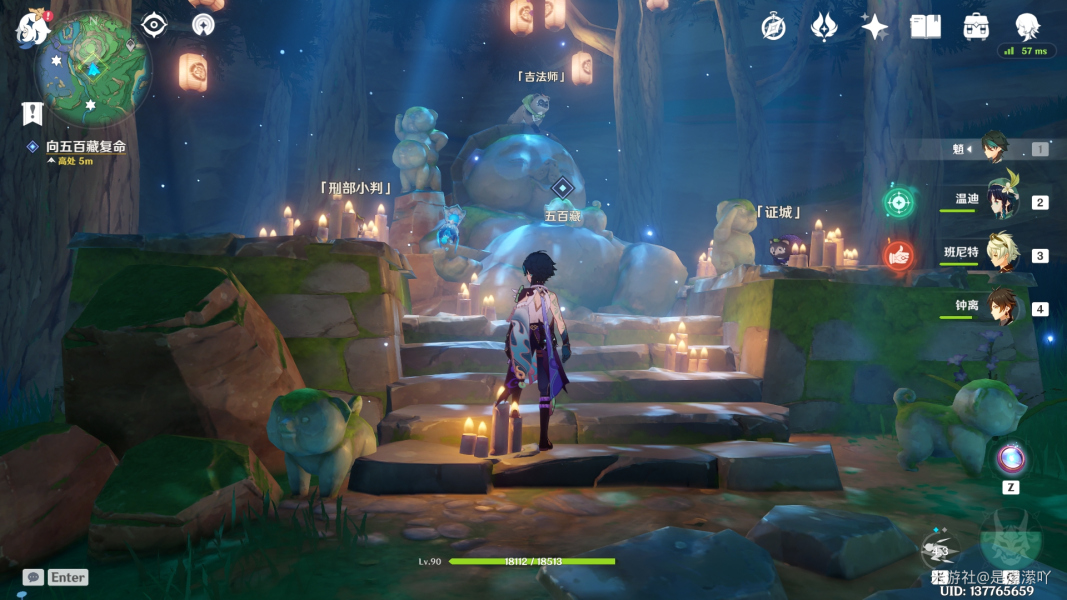1067x600 pixels.
Task: Open the winged battle pass icon
Action: click(x=823, y=27)
